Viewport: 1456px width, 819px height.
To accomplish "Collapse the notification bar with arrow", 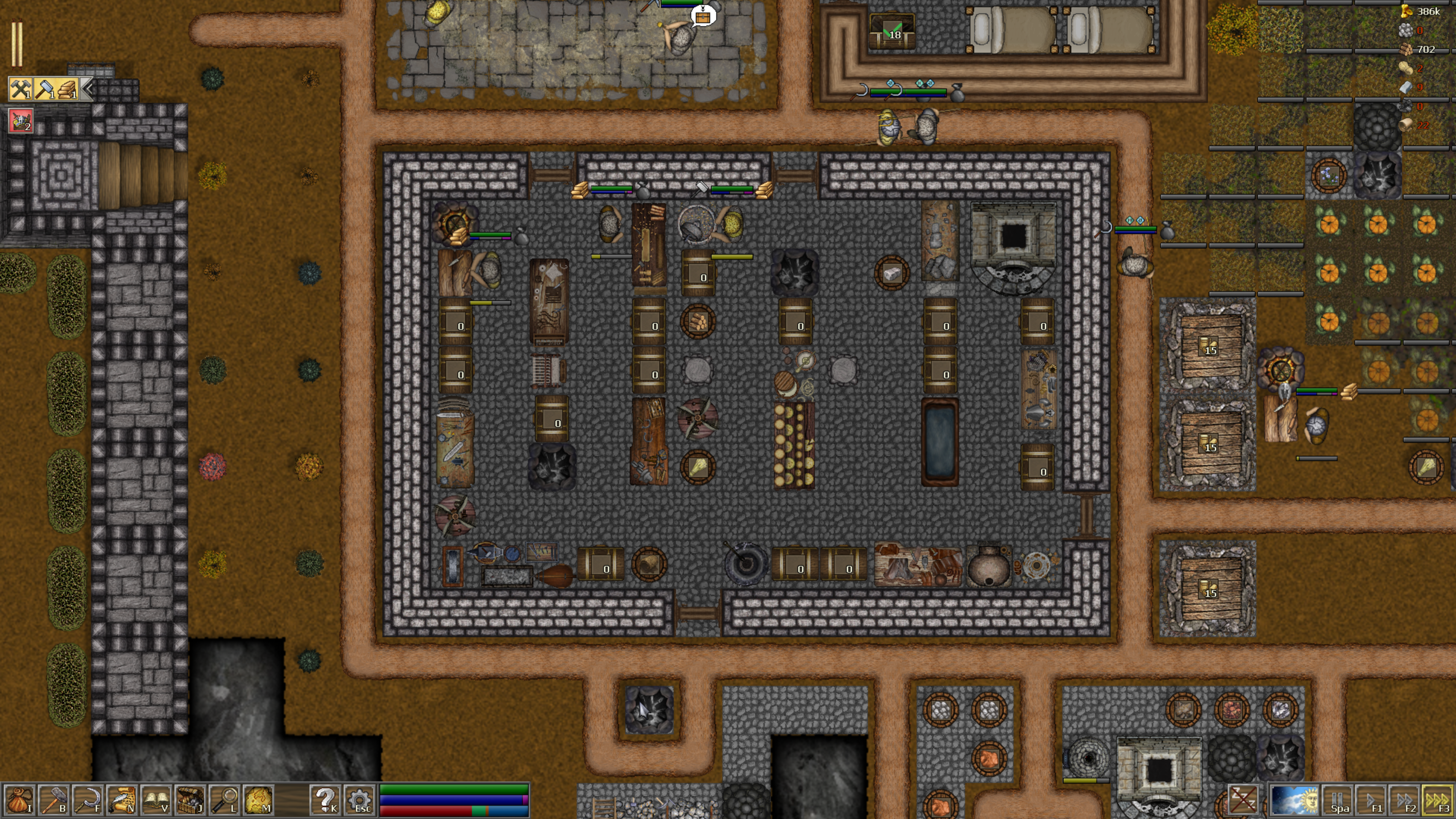I will (x=88, y=89).
